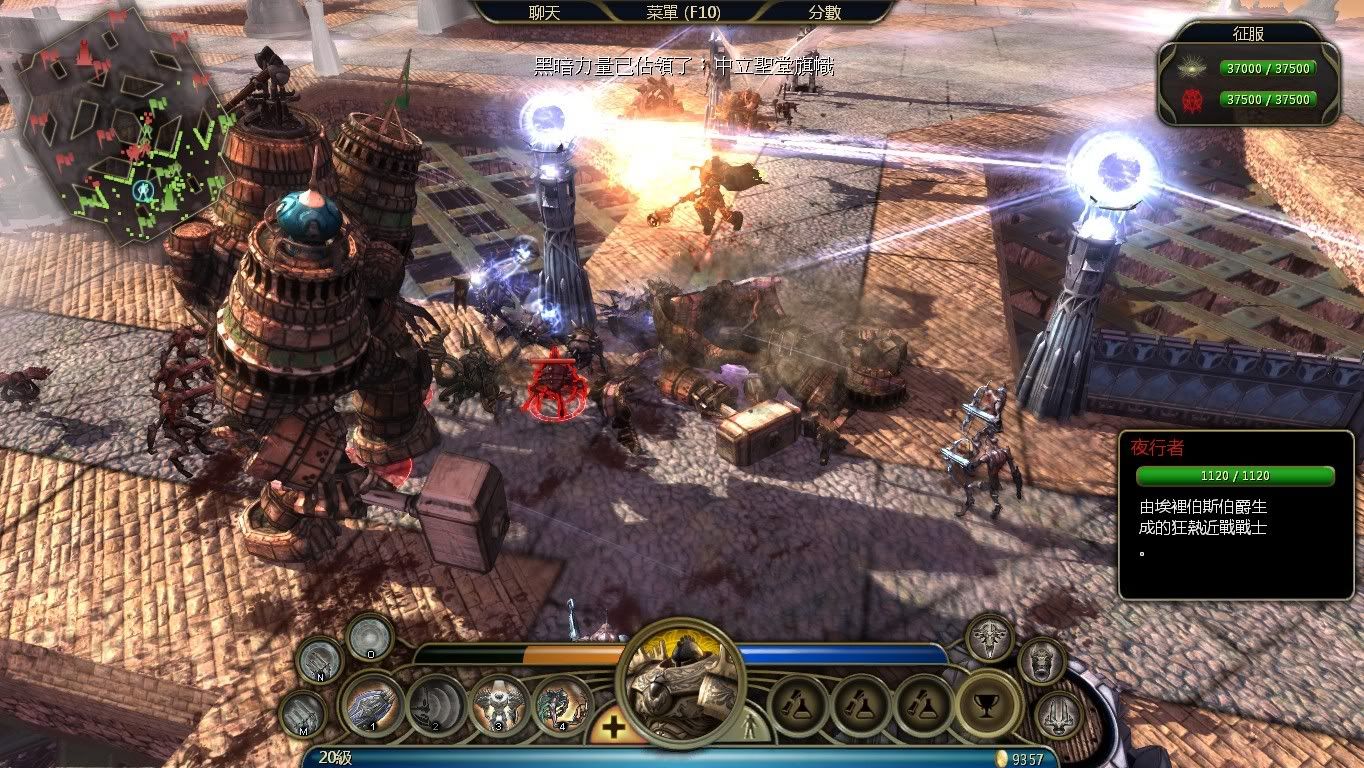Show the 分數 scoreboard

point(824,12)
